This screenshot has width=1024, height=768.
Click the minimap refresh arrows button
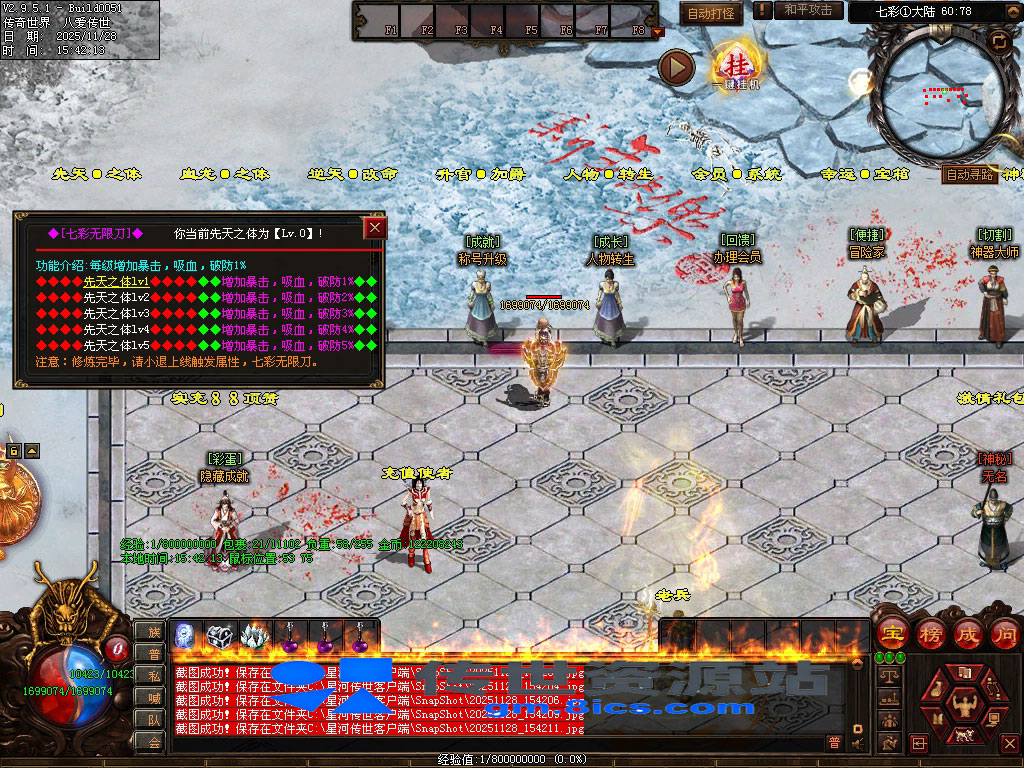(998, 41)
